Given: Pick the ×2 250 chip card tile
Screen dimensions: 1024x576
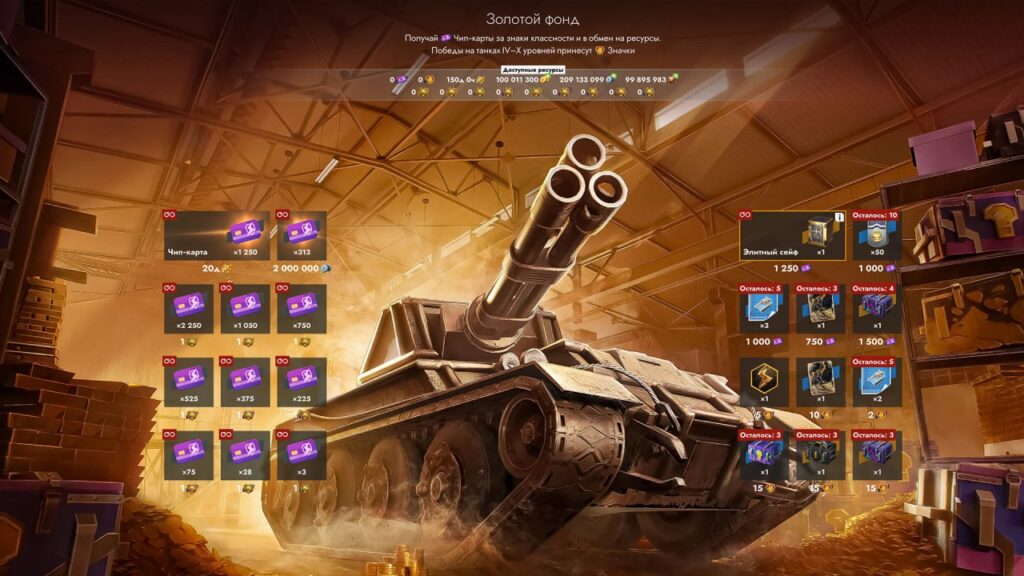Looking at the screenshot, I should (188, 309).
